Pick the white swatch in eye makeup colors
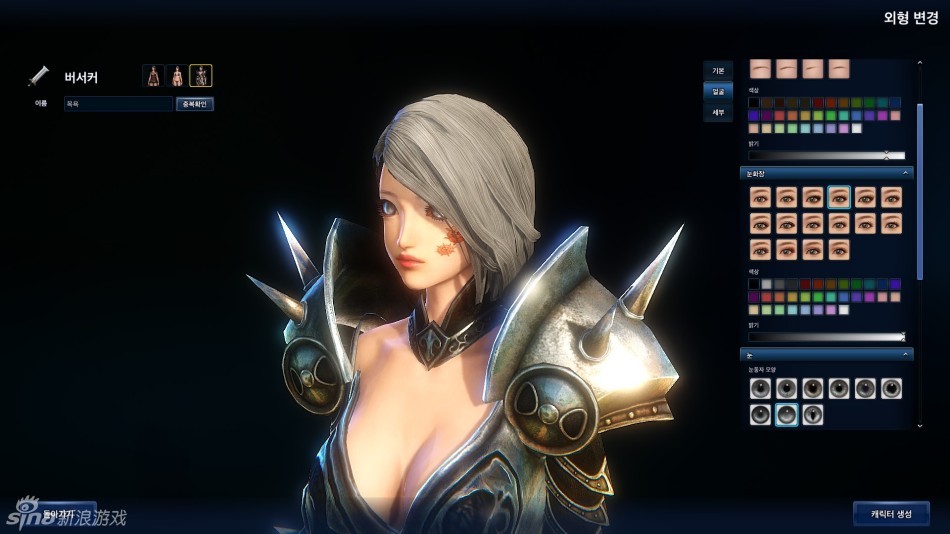 [x=843, y=310]
